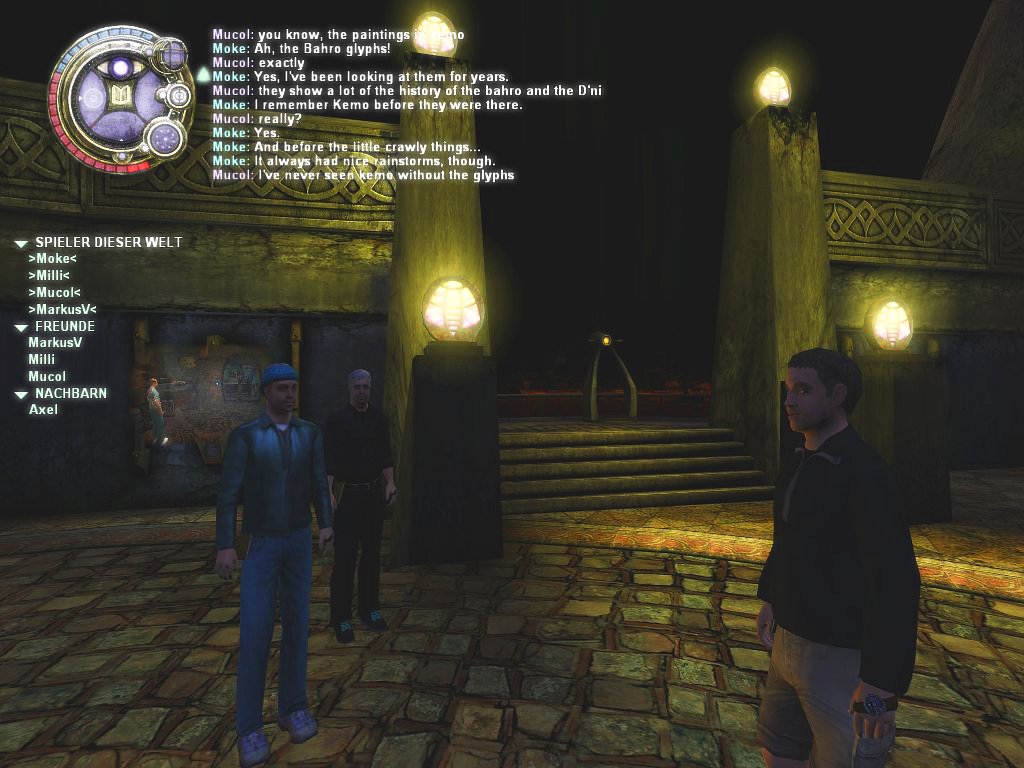Screen dimensions: 1024x768
Task: Choose MarkusV in the Freunde list
Action: 55,343
